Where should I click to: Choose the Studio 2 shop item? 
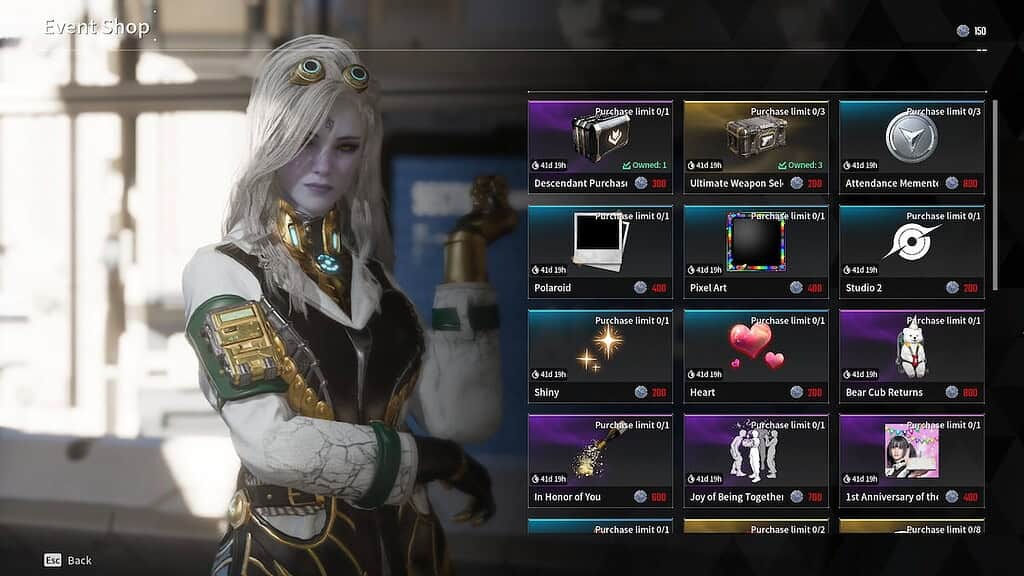(x=911, y=252)
